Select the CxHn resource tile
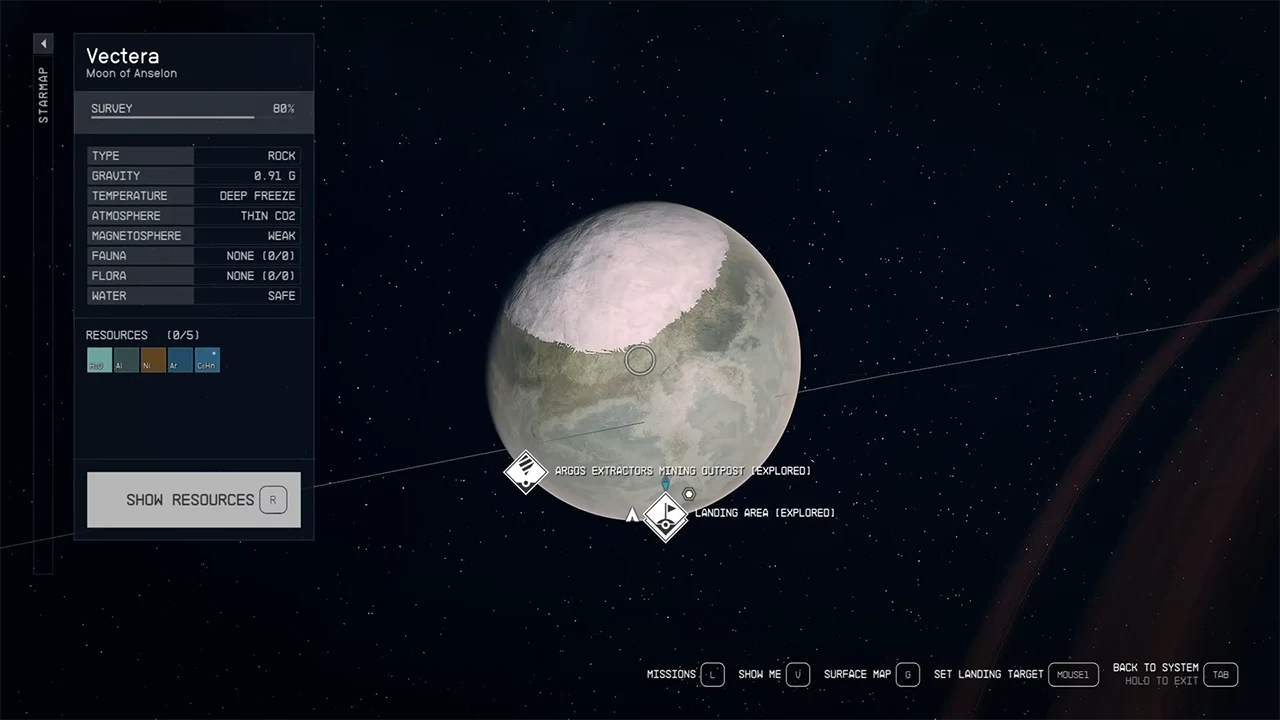Image resolution: width=1280 pixels, height=720 pixels. (207, 360)
